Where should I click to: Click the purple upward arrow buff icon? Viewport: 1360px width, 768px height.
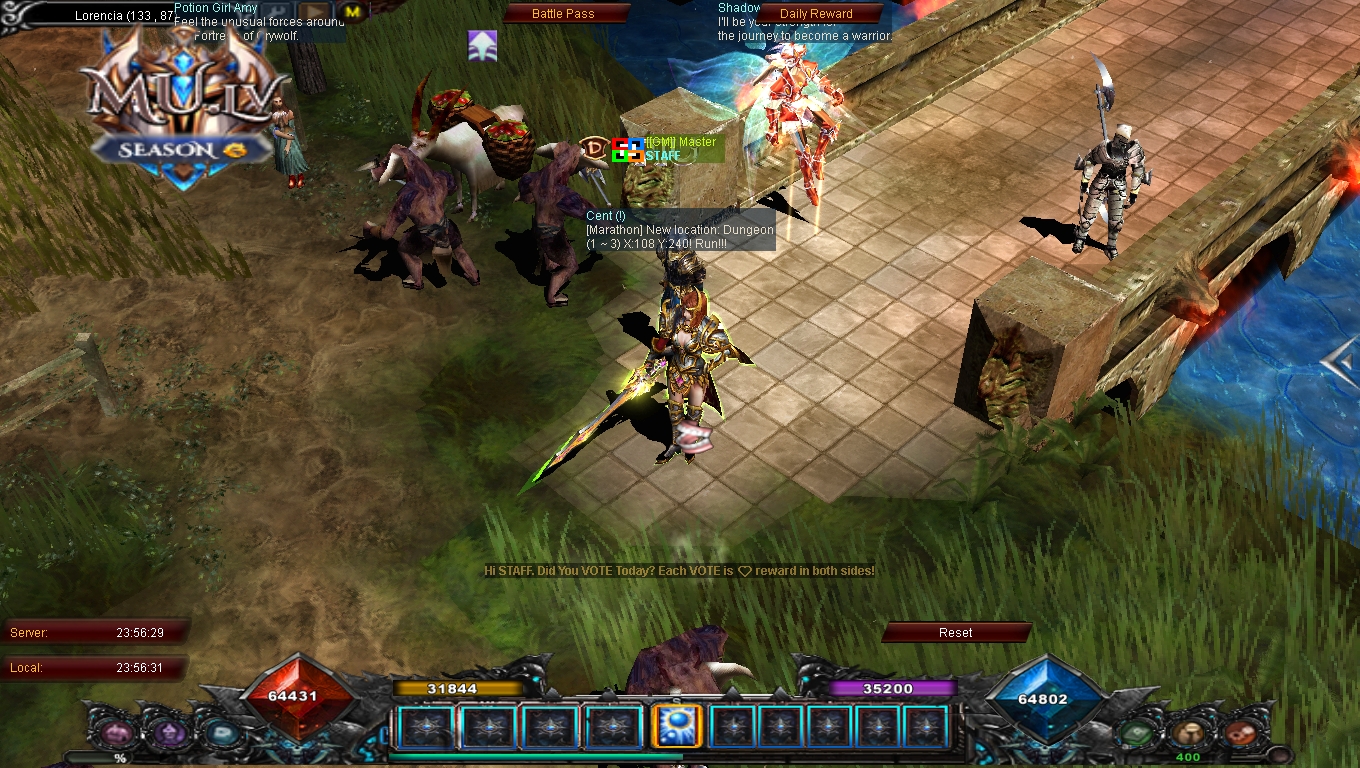[x=483, y=45]
